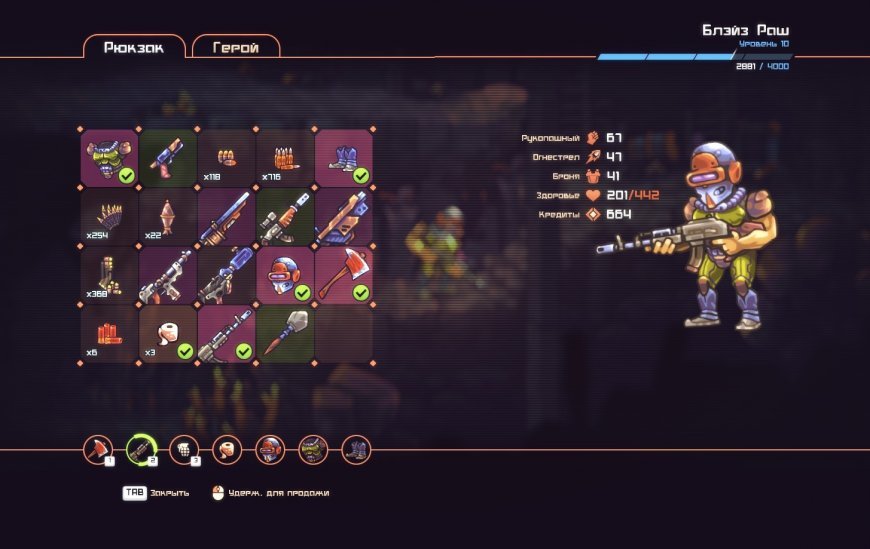The height and width of the screenshot is (549, 870).
Task: Activate the axe hotbar slot 1
Action: pyautogui.click(x=98, y=450)
